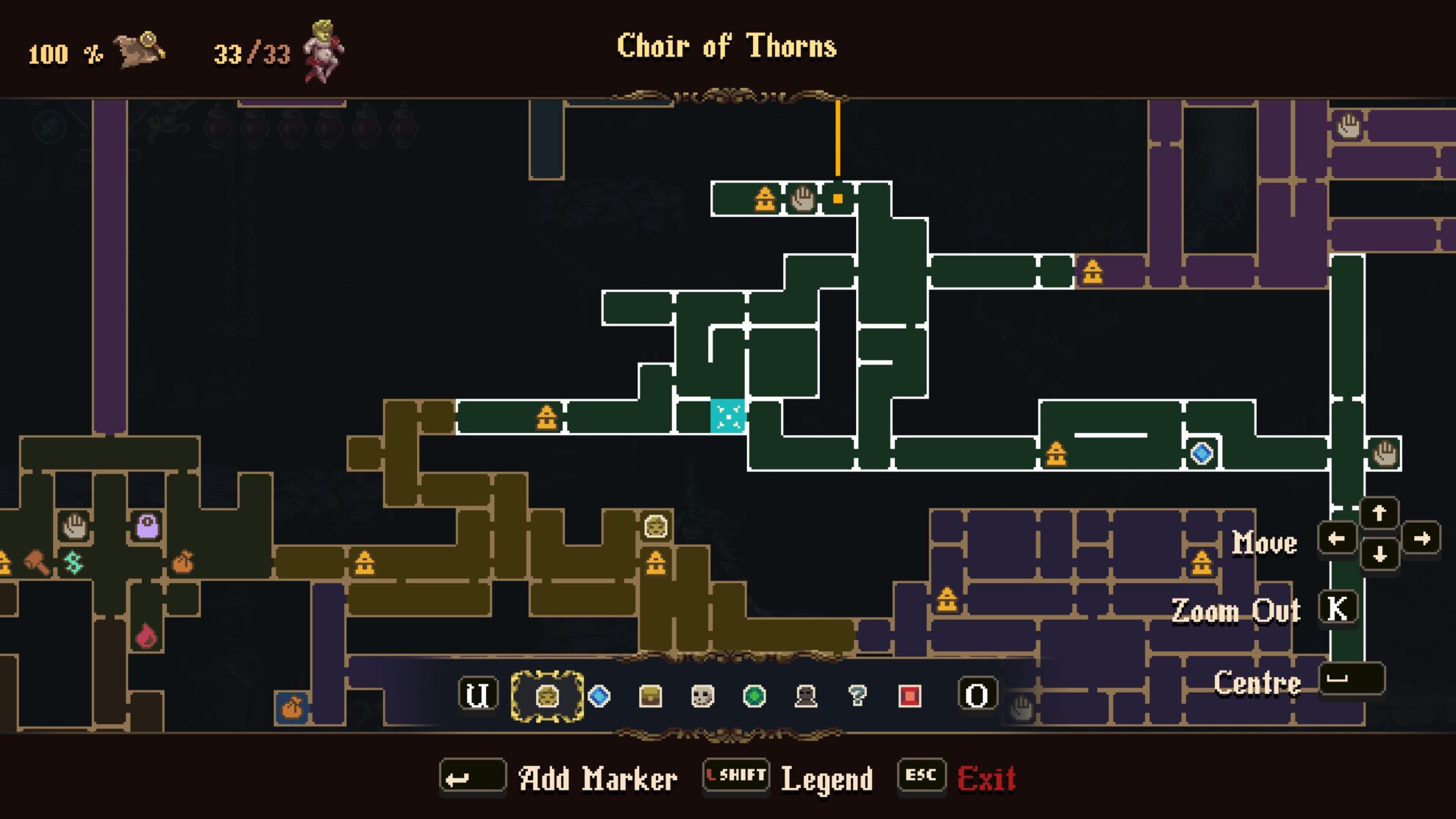Pick the treasure chest marker type
Viewport: 1456px width, 819px height.
pos(651,695)
